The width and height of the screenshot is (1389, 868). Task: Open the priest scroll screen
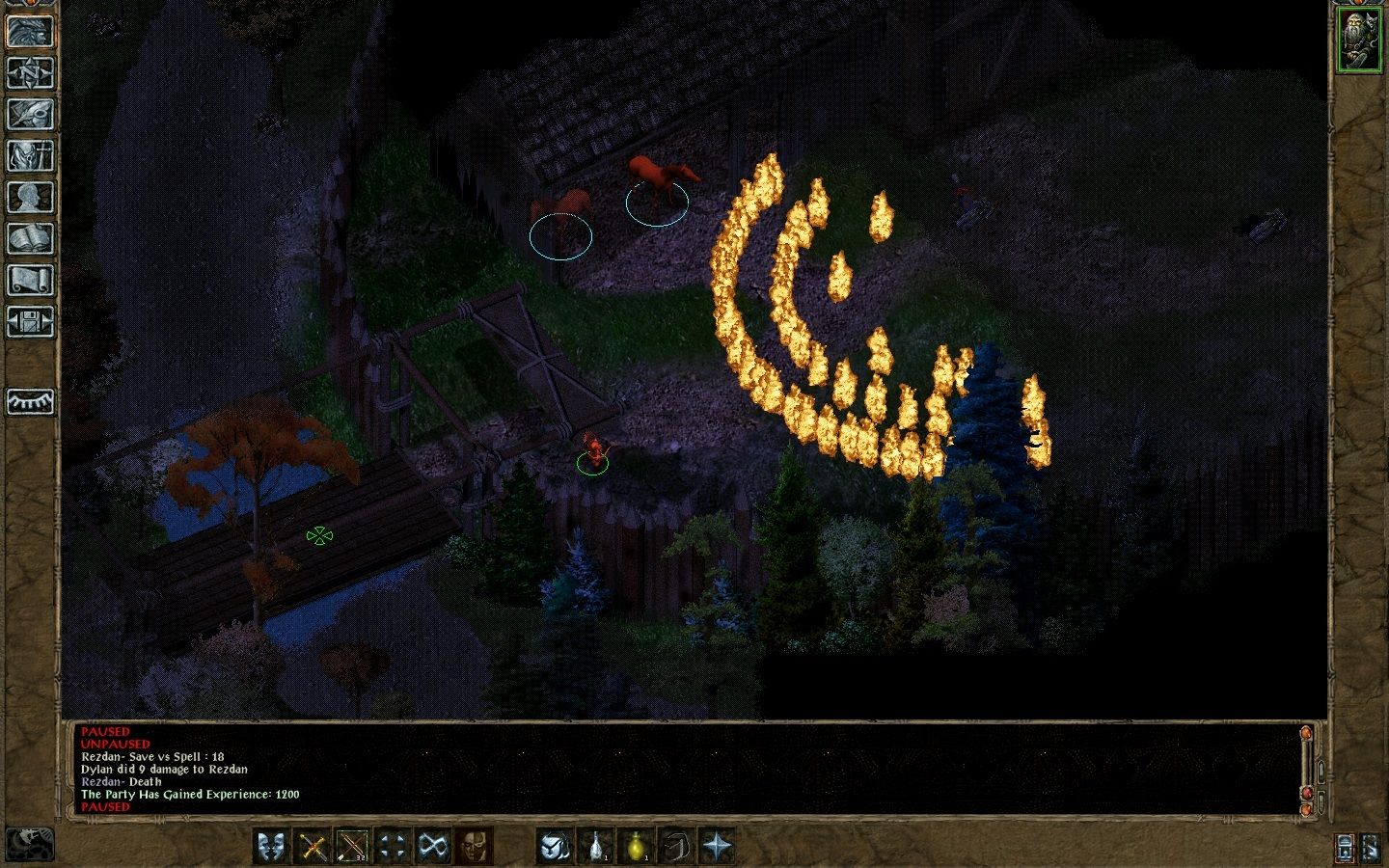30,280
